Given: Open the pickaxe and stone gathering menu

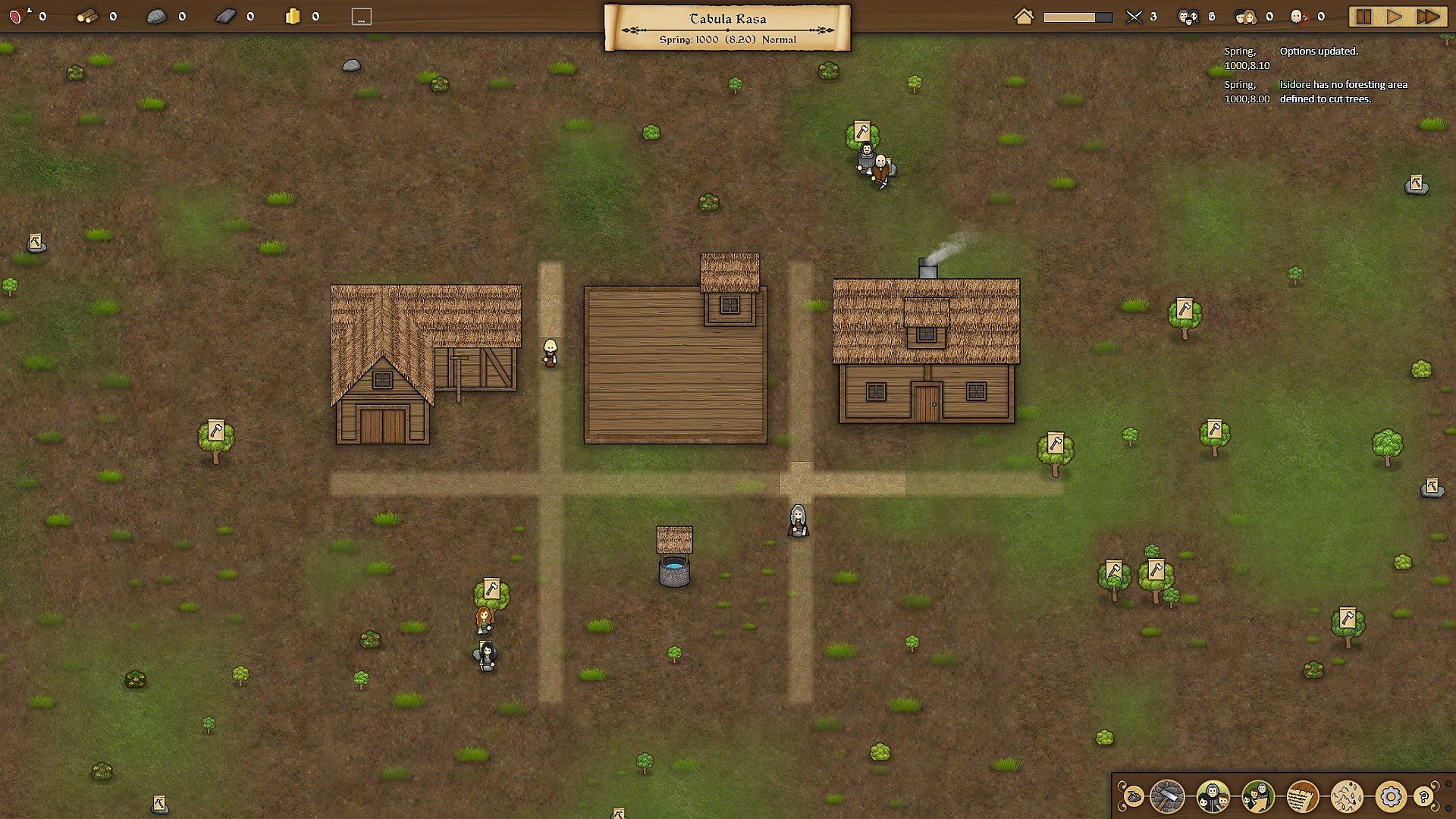Looking at the screenshot, I should click(1133, 797).
